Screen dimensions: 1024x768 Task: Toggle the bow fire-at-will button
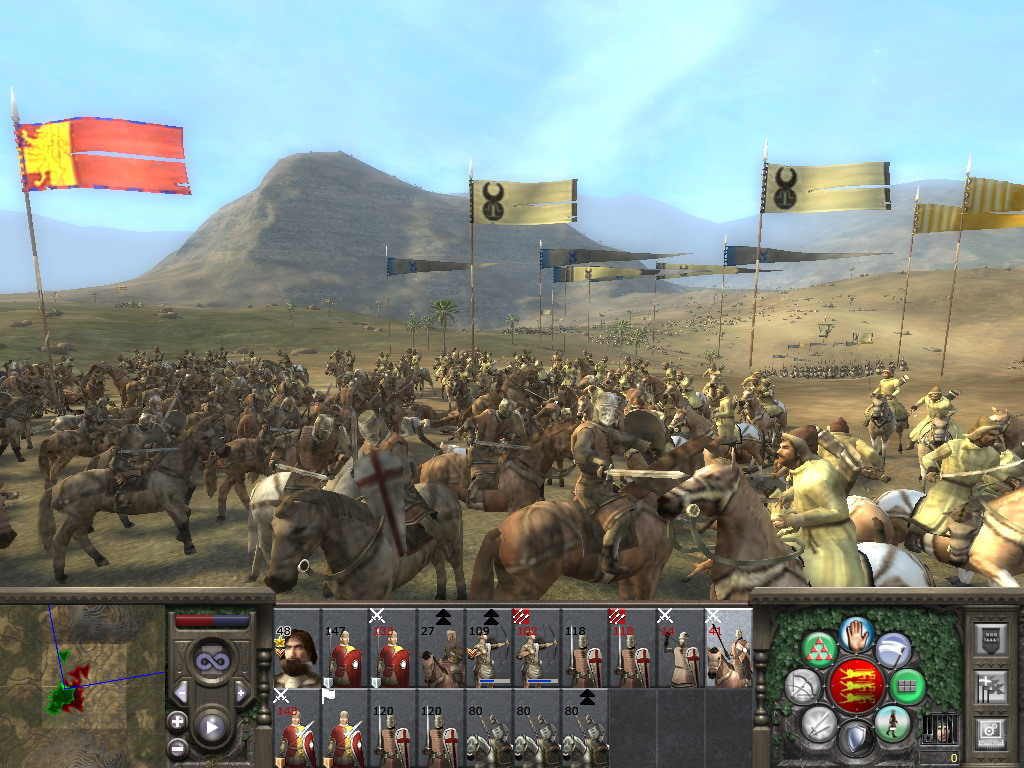[802, 686]
